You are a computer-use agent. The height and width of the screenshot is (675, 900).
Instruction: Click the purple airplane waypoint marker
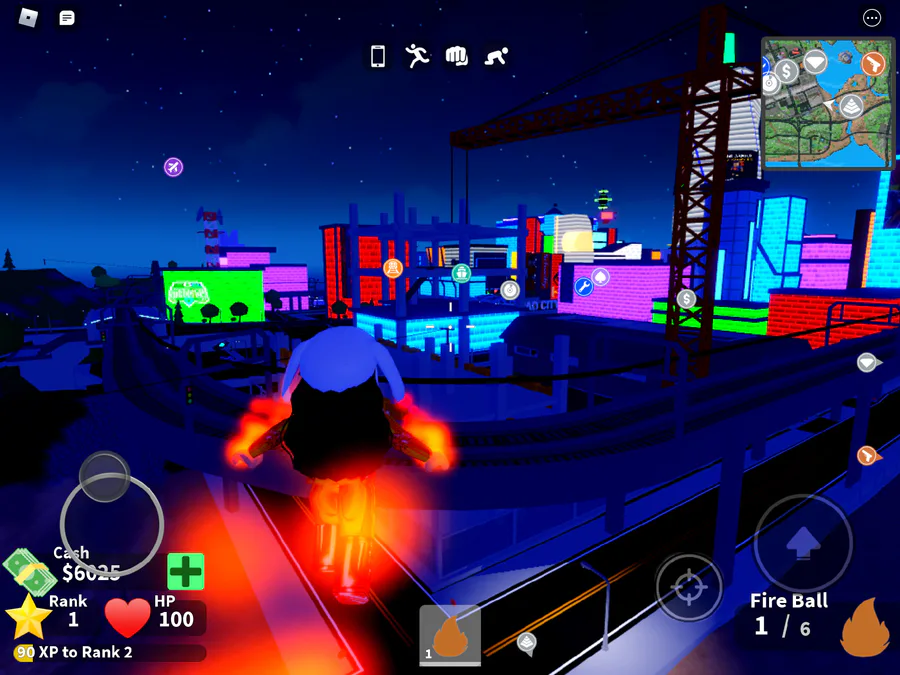tap(174, 167)
